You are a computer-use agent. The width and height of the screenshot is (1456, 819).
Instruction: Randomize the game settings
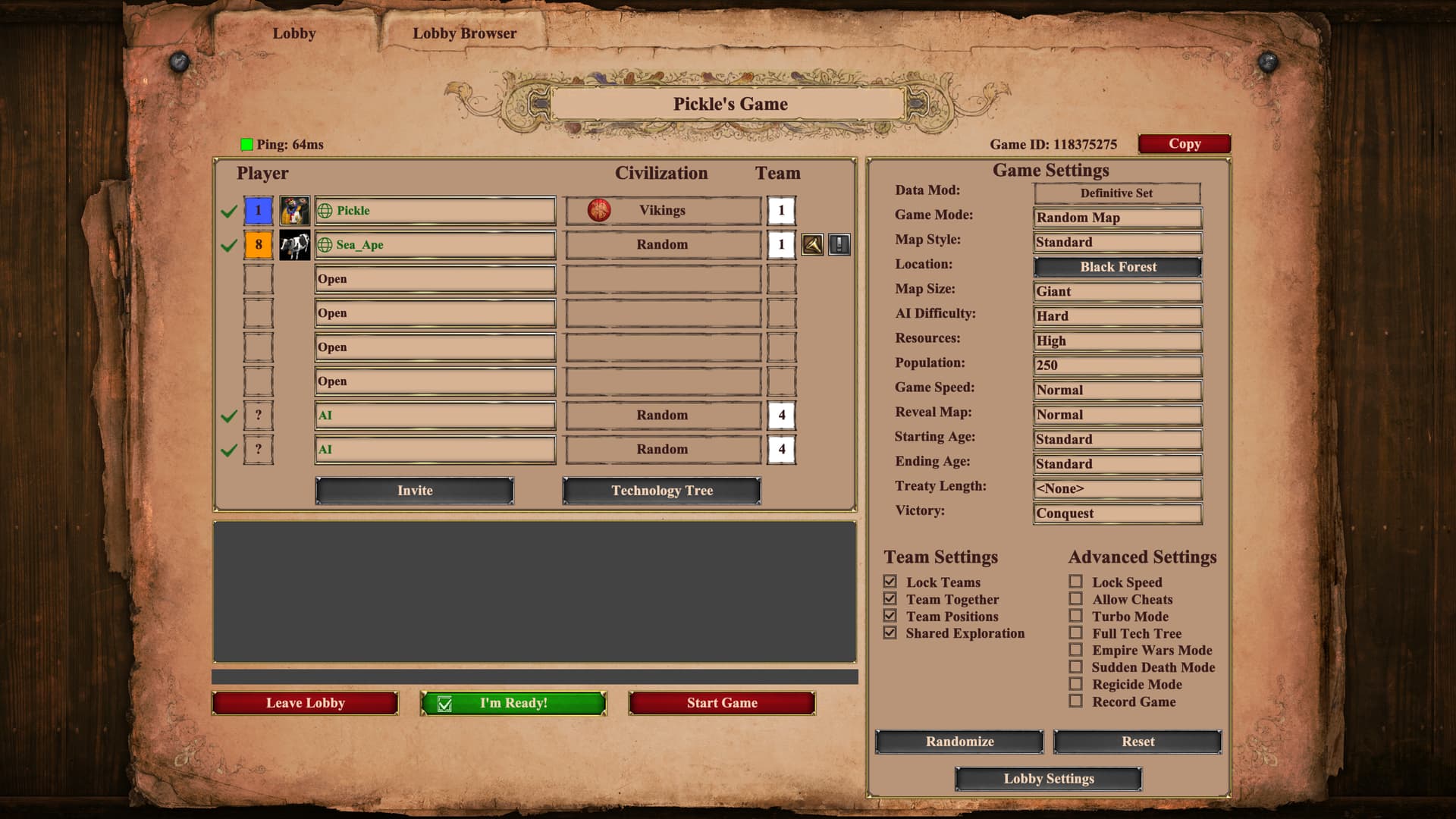point(959,742)
